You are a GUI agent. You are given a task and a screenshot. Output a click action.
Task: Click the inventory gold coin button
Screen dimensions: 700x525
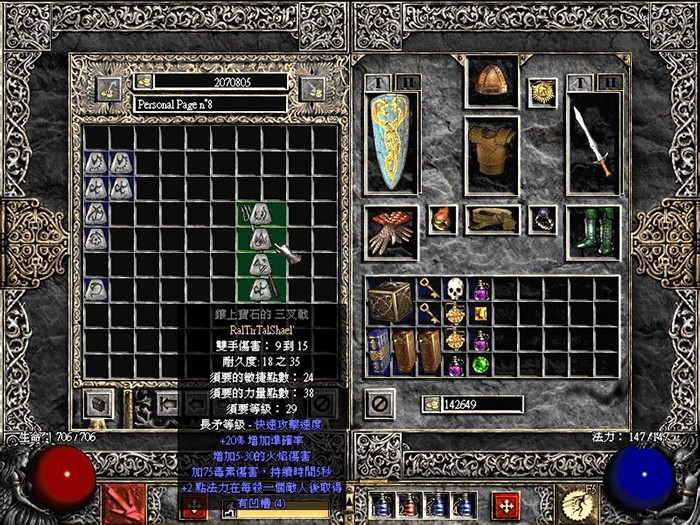(432, 404)
